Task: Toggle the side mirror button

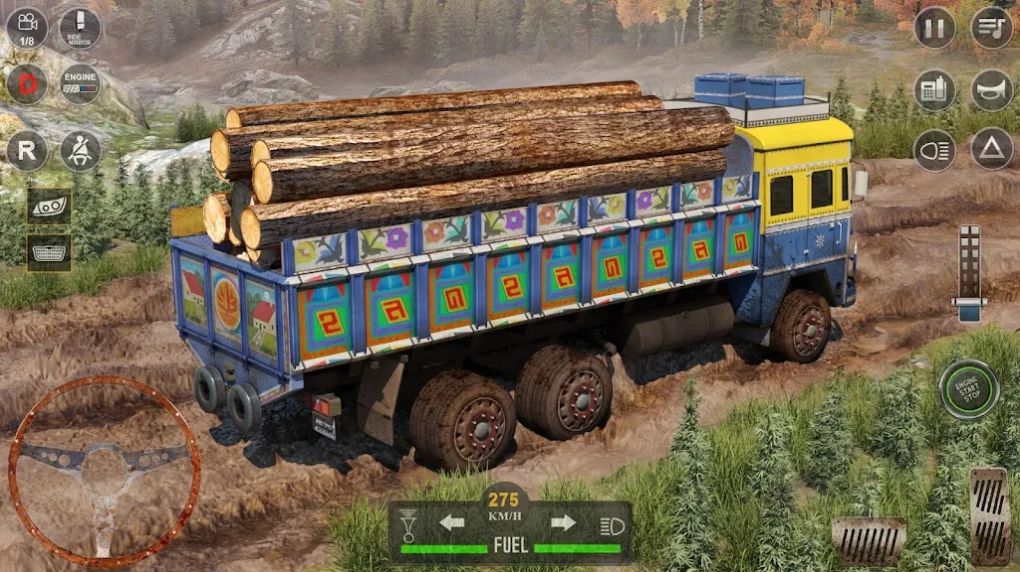Action: (80, 28)
